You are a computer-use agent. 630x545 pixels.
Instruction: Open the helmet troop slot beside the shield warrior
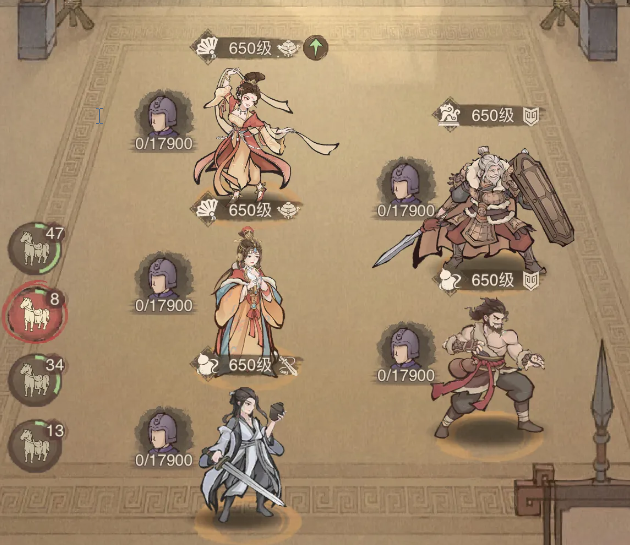pos(404,183)
